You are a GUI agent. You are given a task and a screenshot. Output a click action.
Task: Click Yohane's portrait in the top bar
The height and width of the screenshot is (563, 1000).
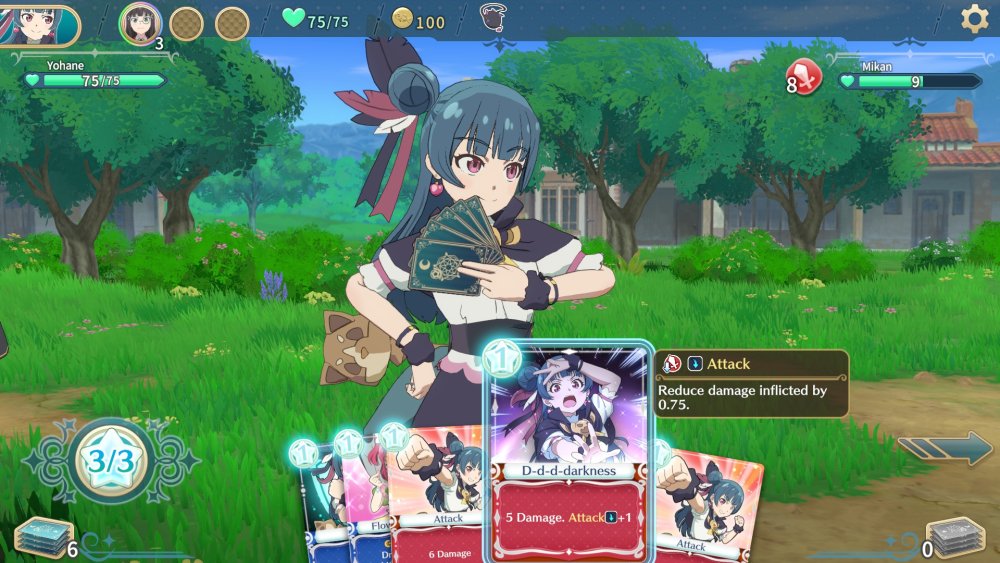tap(38, 24)
